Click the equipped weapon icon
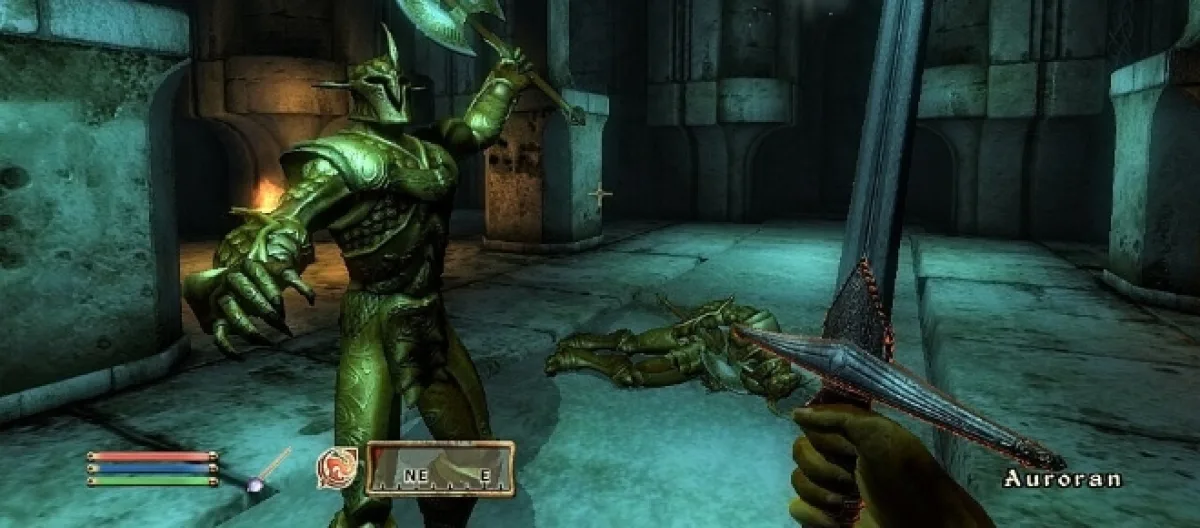This screenshot has height=528, width=1200. point(268,470)
